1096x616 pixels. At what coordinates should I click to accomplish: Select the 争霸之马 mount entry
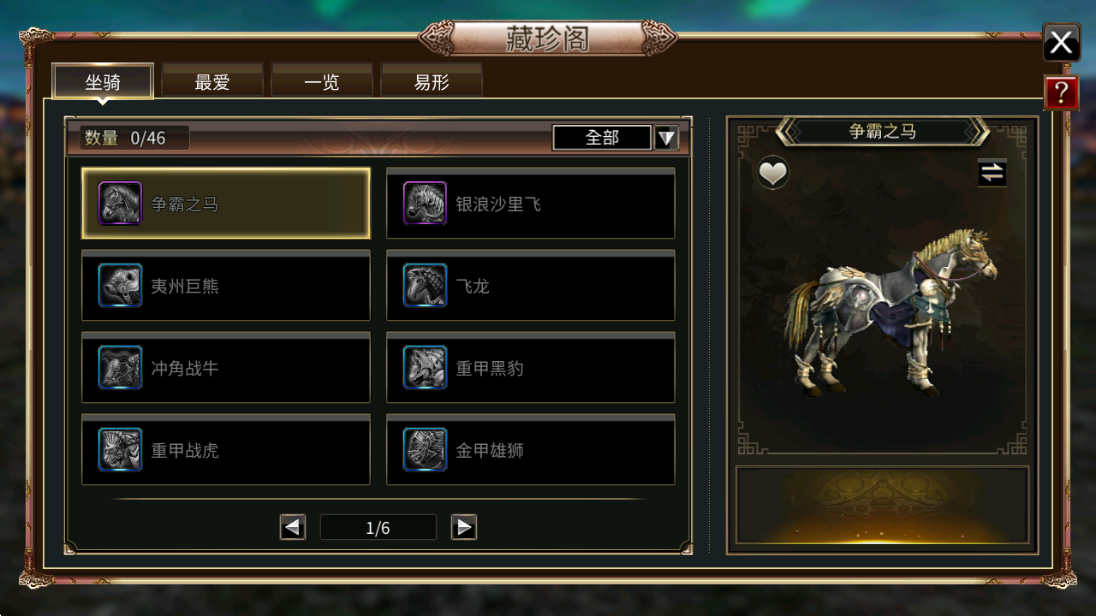click(x=226, y=204)
